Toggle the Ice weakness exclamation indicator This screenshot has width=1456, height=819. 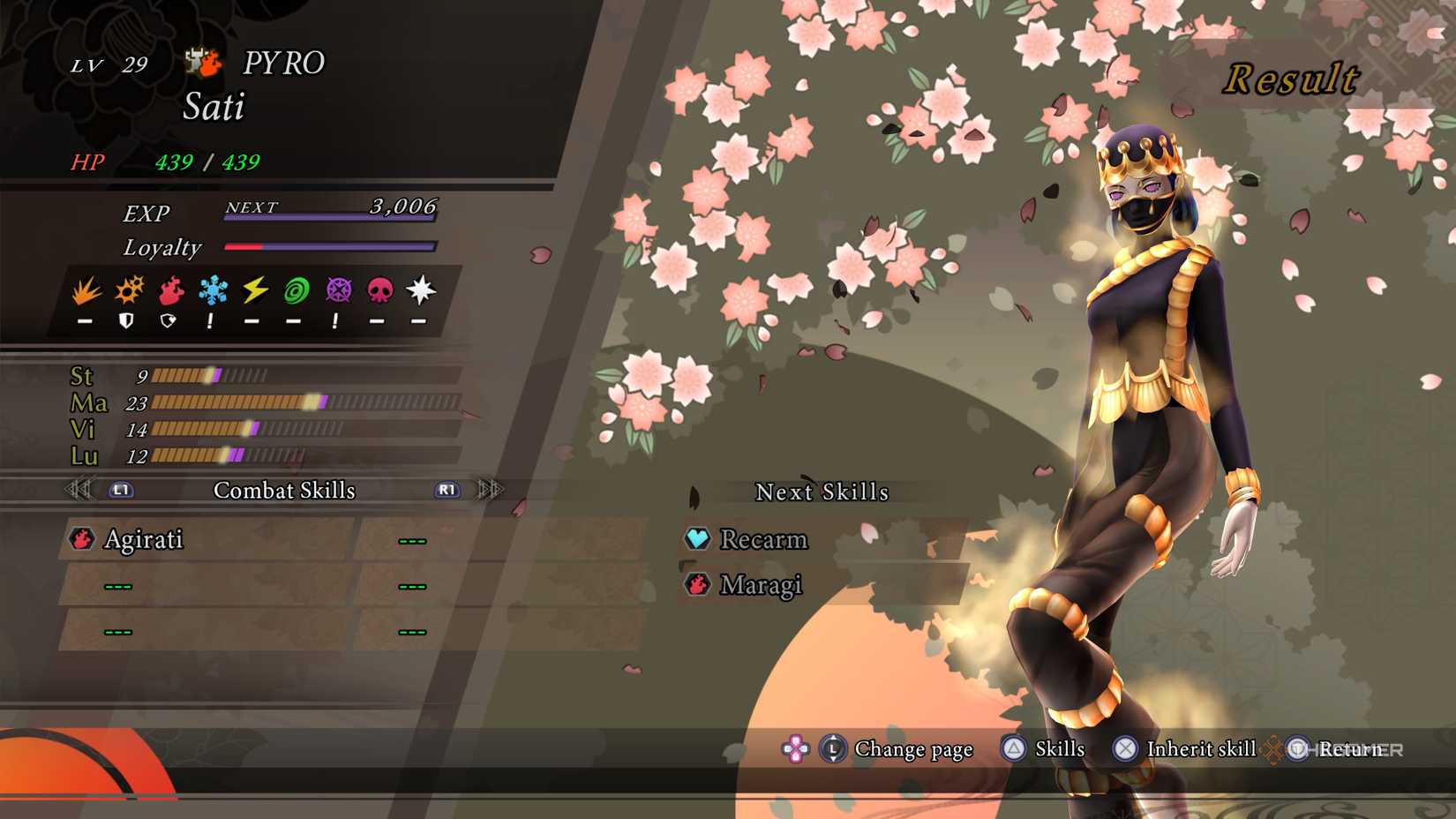[211, 319]
